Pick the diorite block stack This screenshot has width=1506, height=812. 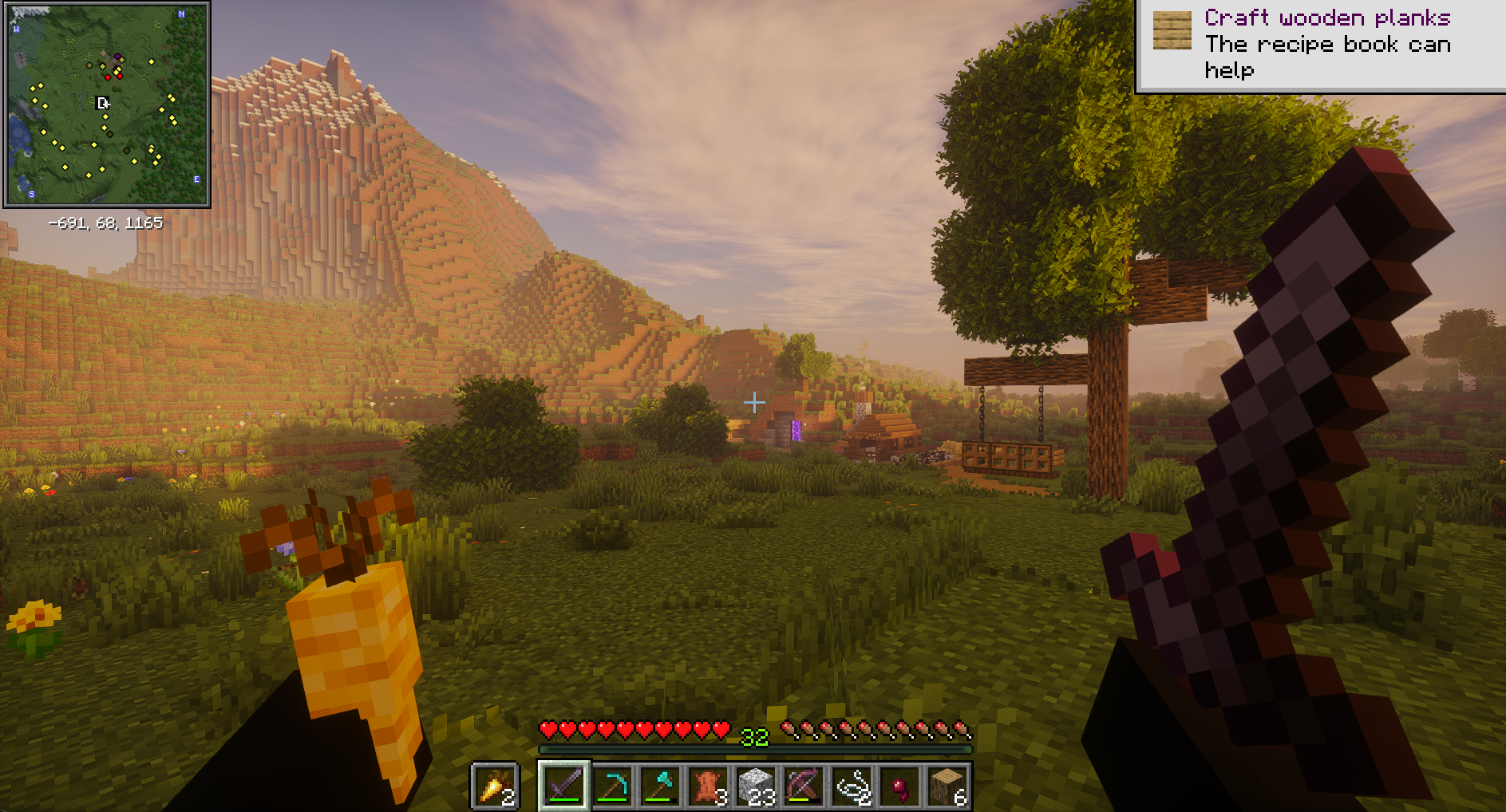coord(756,786)
